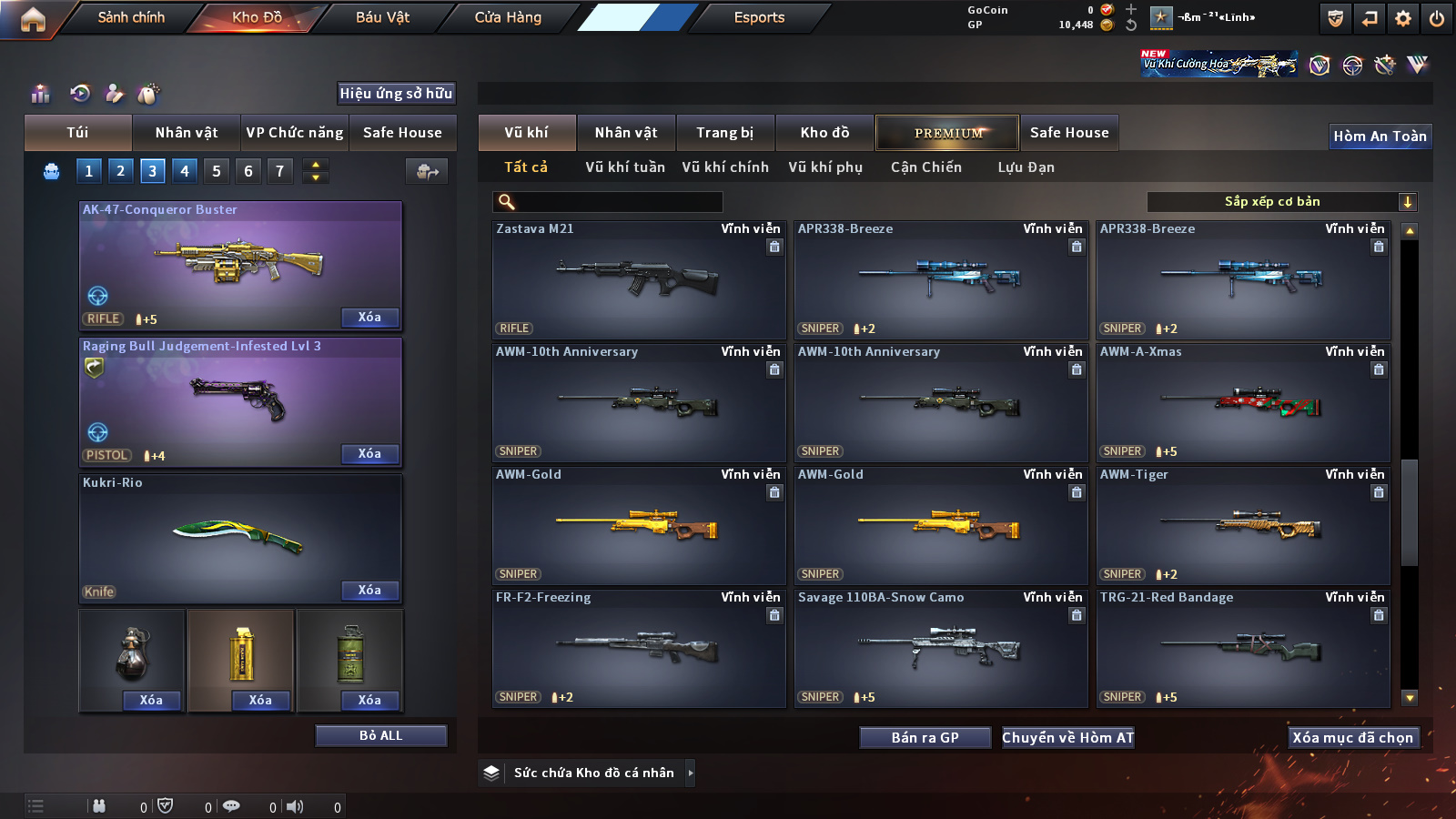Open the Báu Vật menu
Image resolution: width=1456 pixels, height=819 pixels.
(382, 17)
